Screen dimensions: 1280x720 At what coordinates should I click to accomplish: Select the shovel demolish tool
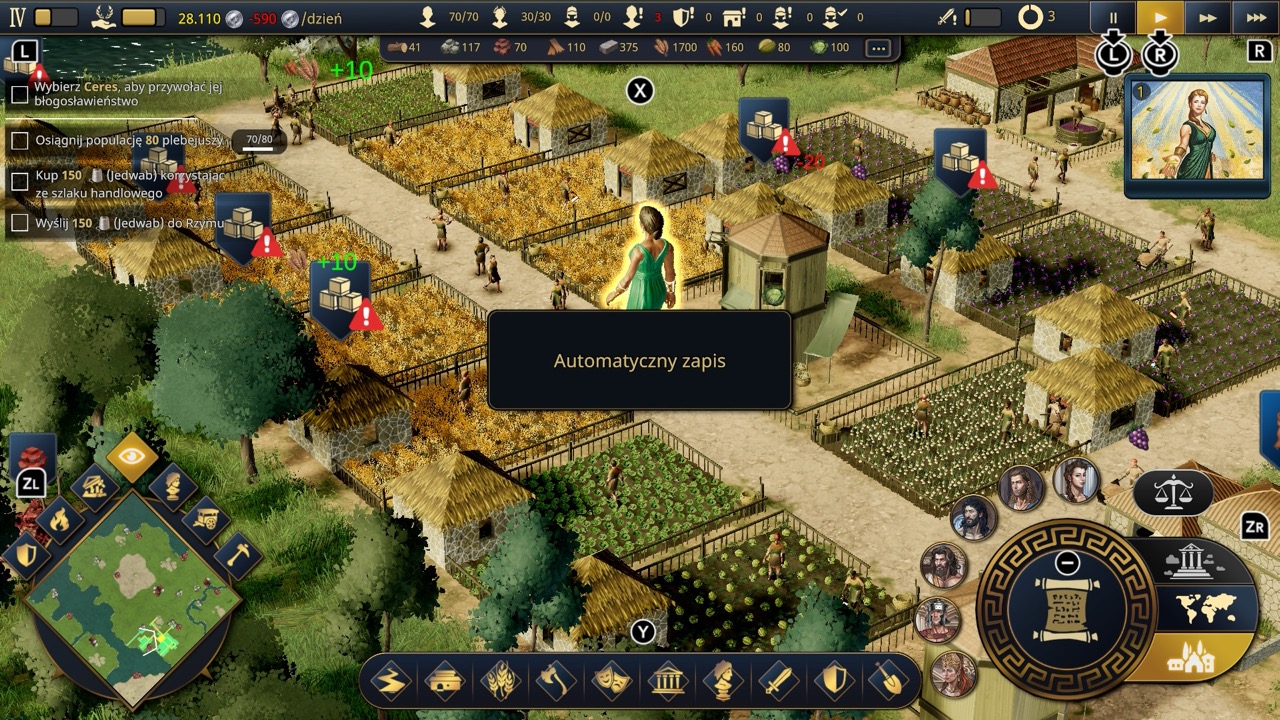tap(889, 683)
